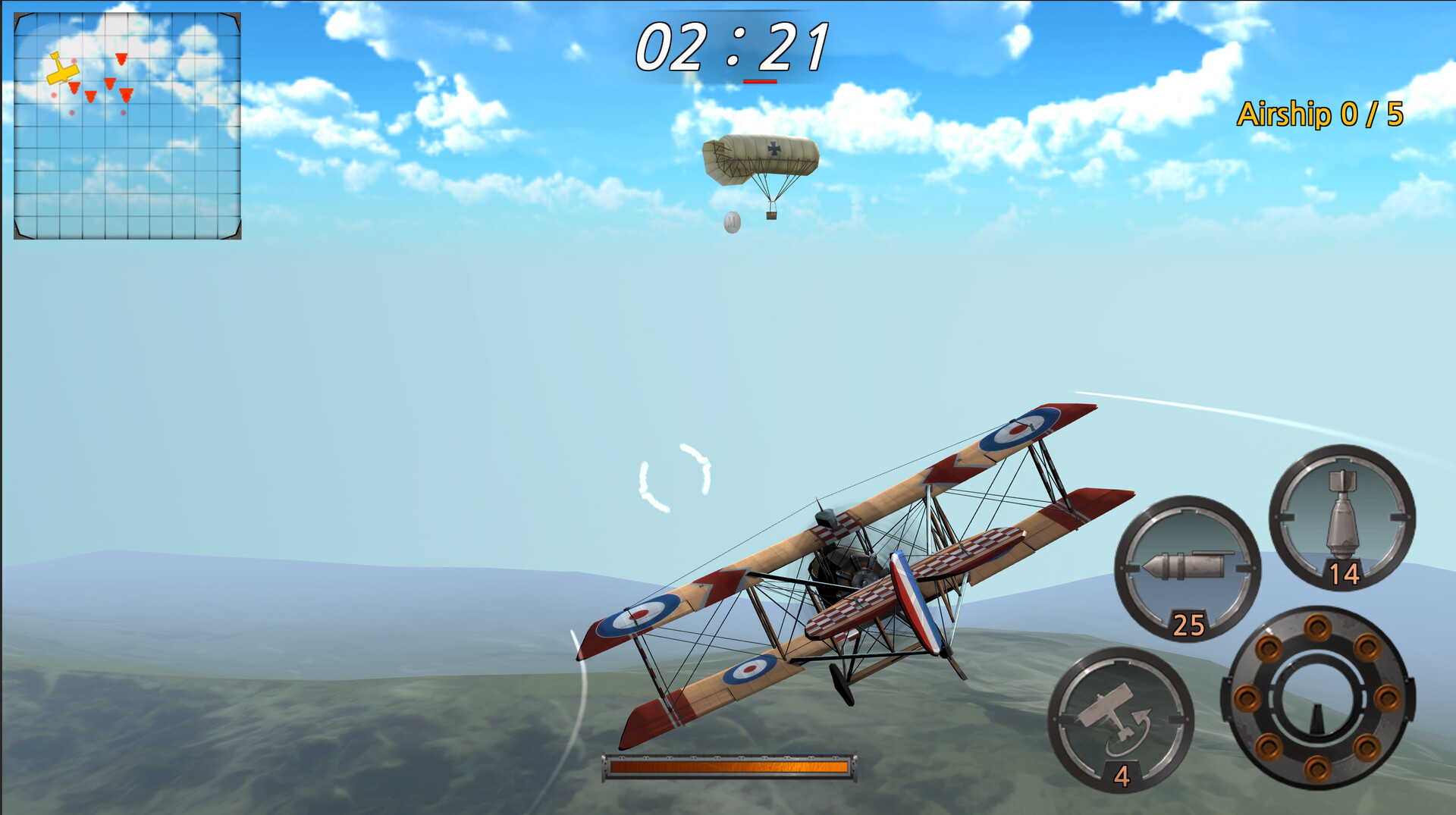Click the grid minimap
Screen dimensions: 1456x815
[127, 126]
